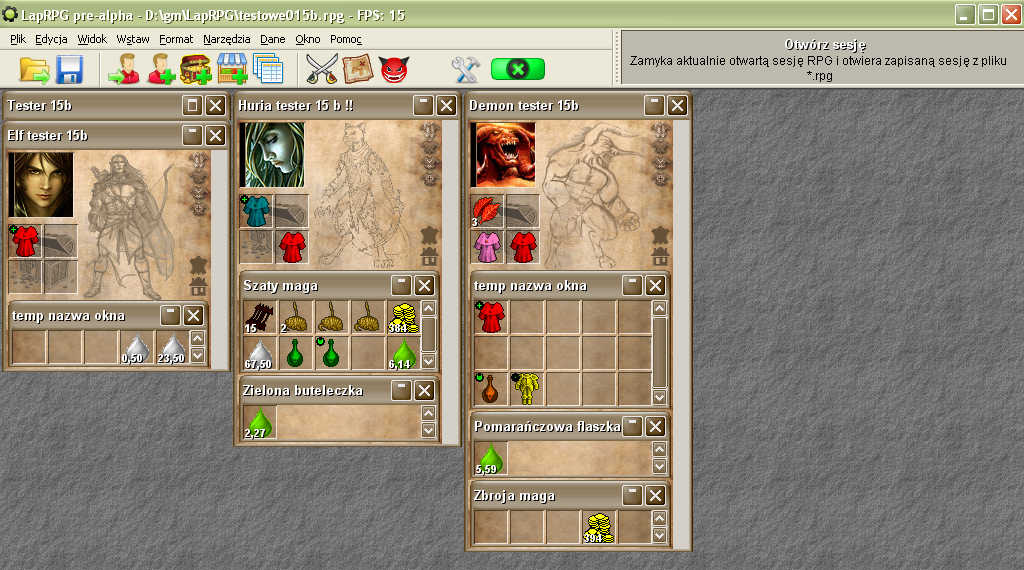
Task: Open the treasure map toolbar icon
Action: tap(358, 69)
